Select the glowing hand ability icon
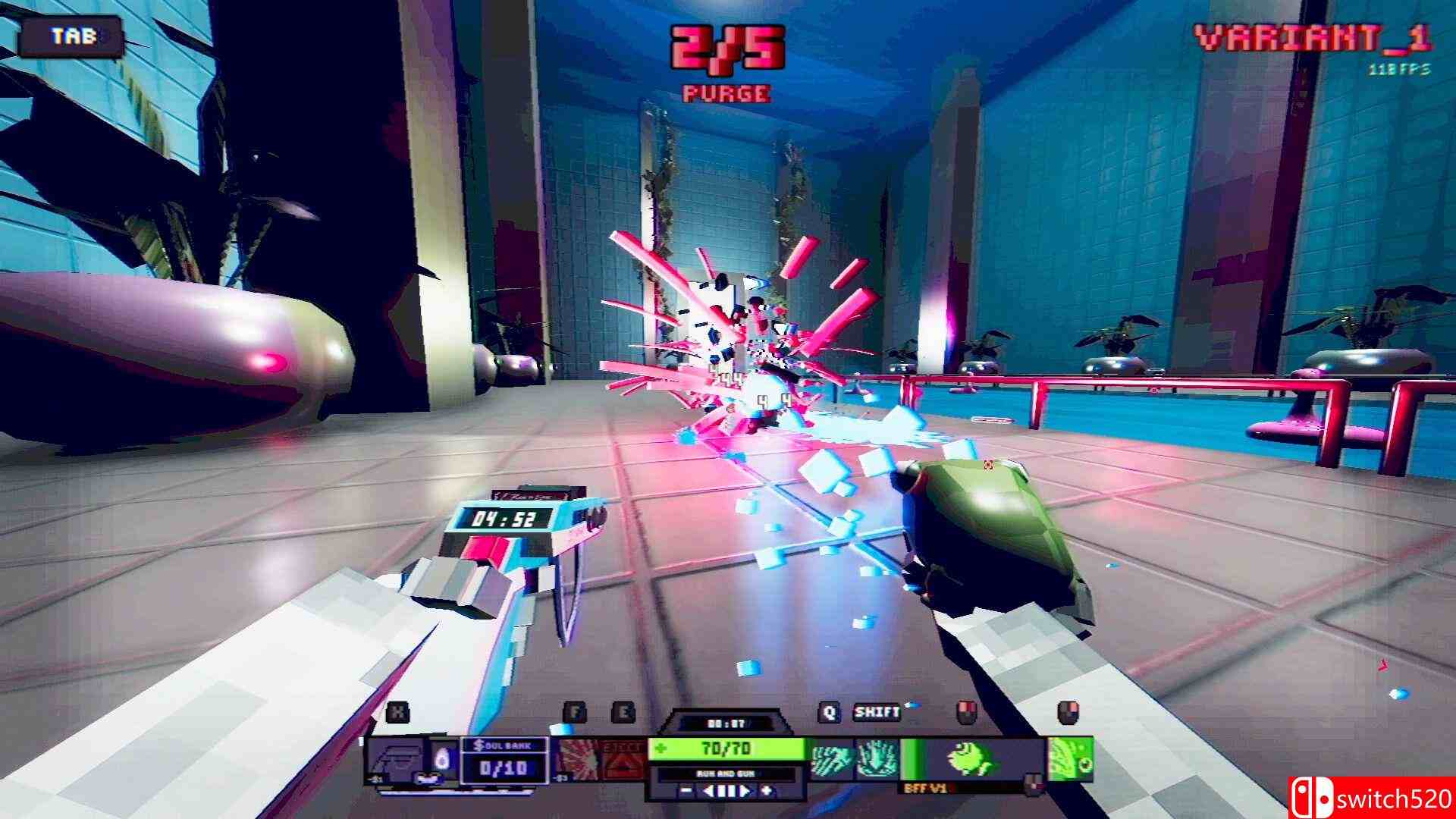Screen dimensions: 1456x819 (875, 759)
